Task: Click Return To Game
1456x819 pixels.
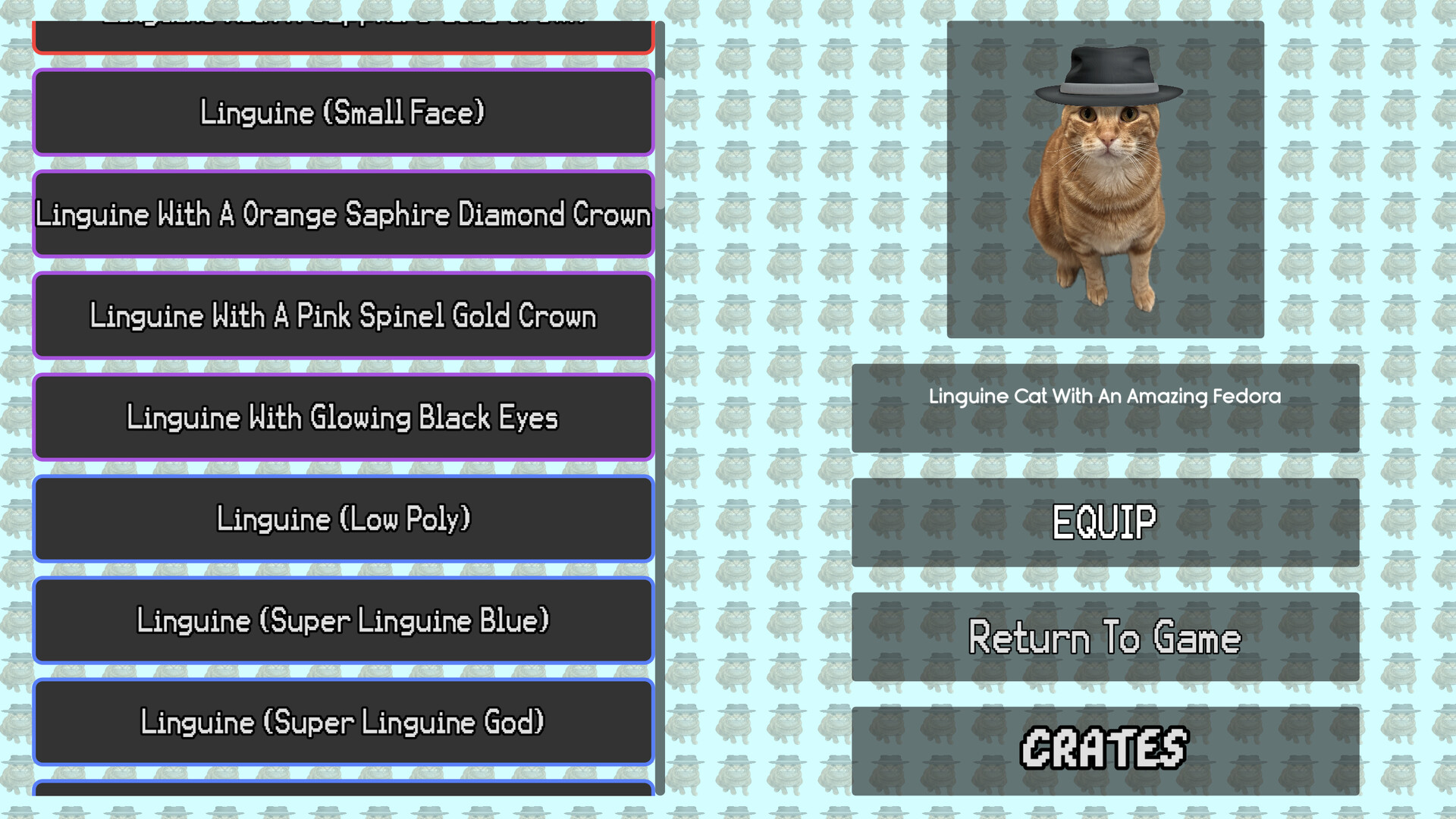Action: [1104, 637]
